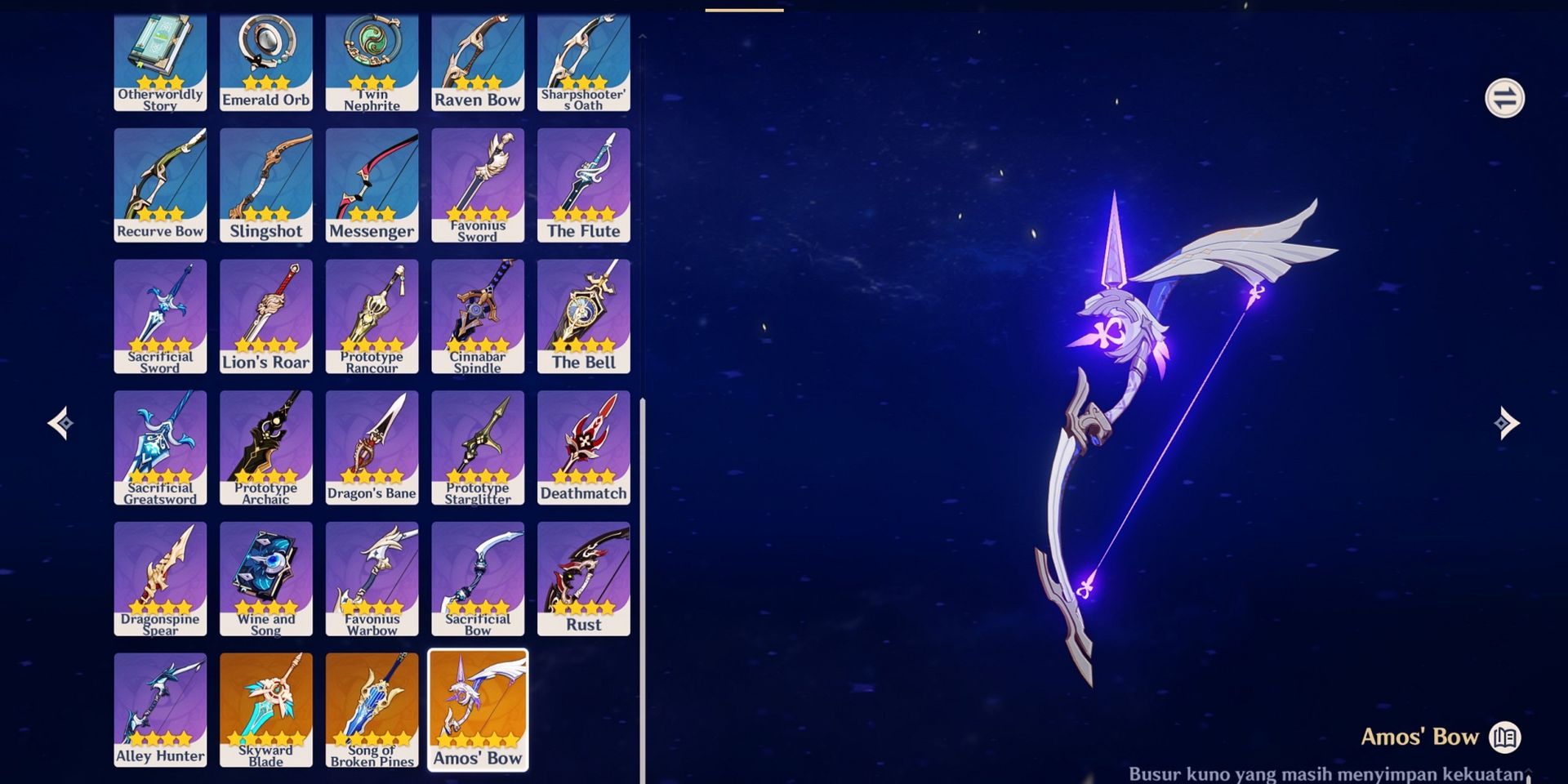
Task: Open the book icon beside Amos' Bow
Action: click(1504, 737)
